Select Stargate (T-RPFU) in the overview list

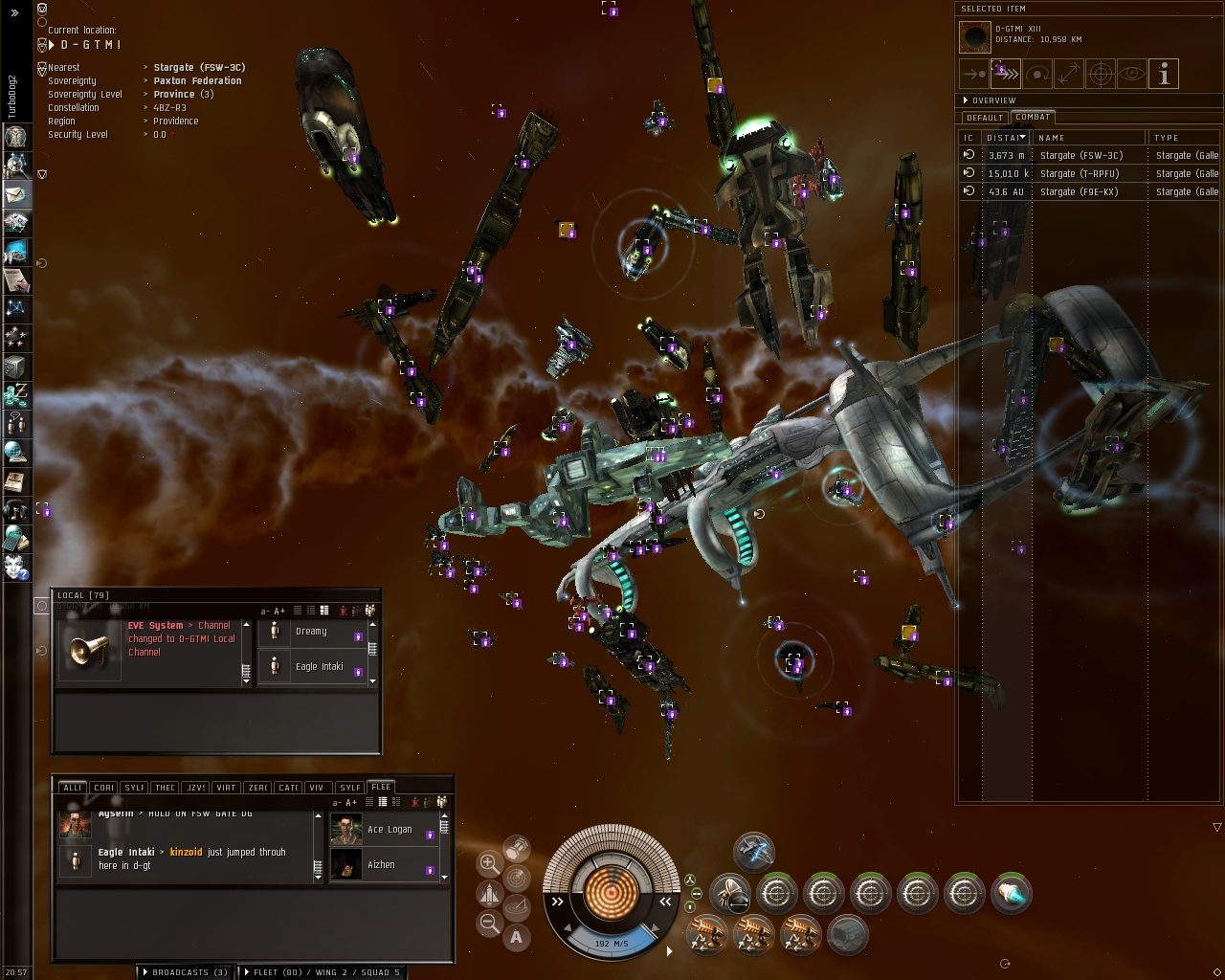[x=1080, y=173]
